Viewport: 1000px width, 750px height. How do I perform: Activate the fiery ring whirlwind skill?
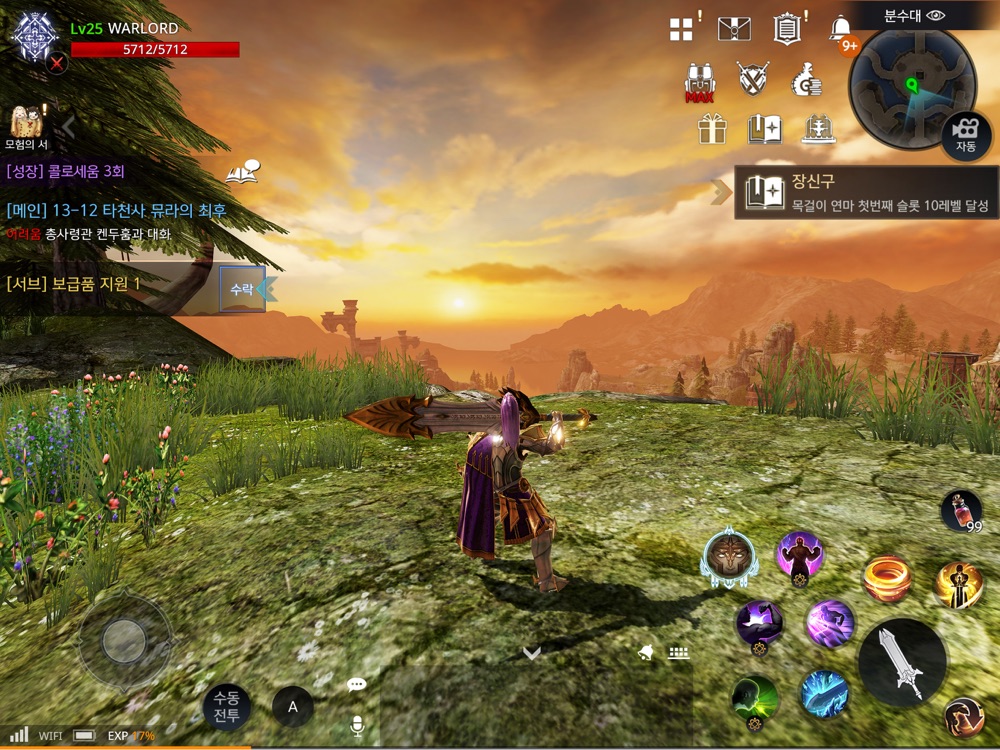[887, 579]
